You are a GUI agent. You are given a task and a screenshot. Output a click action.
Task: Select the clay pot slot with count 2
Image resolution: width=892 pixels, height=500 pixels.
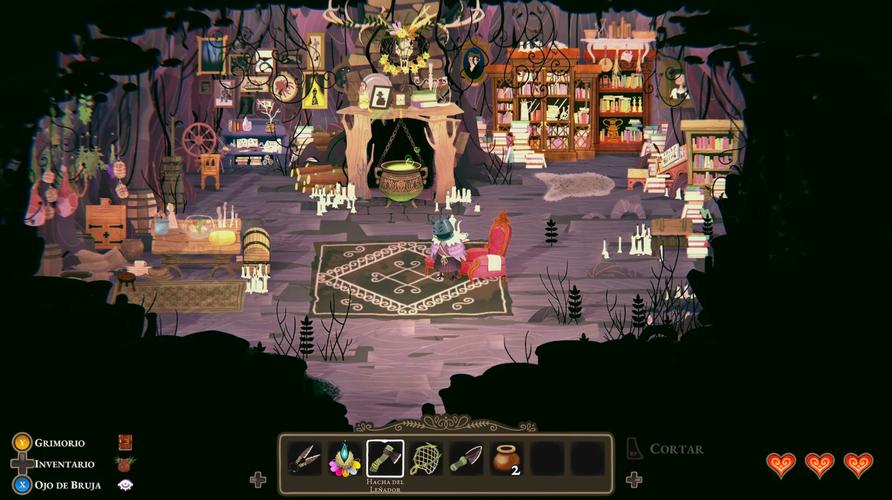[x=506, y=459]
